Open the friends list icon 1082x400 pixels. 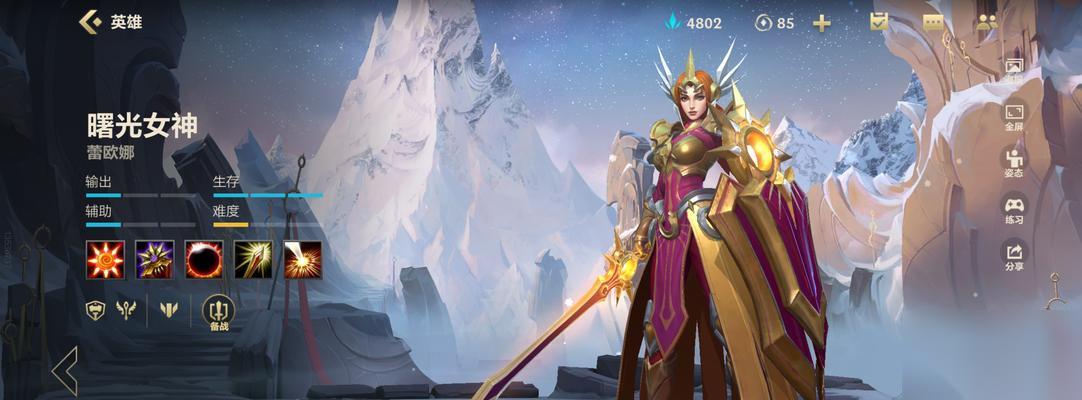988,22
